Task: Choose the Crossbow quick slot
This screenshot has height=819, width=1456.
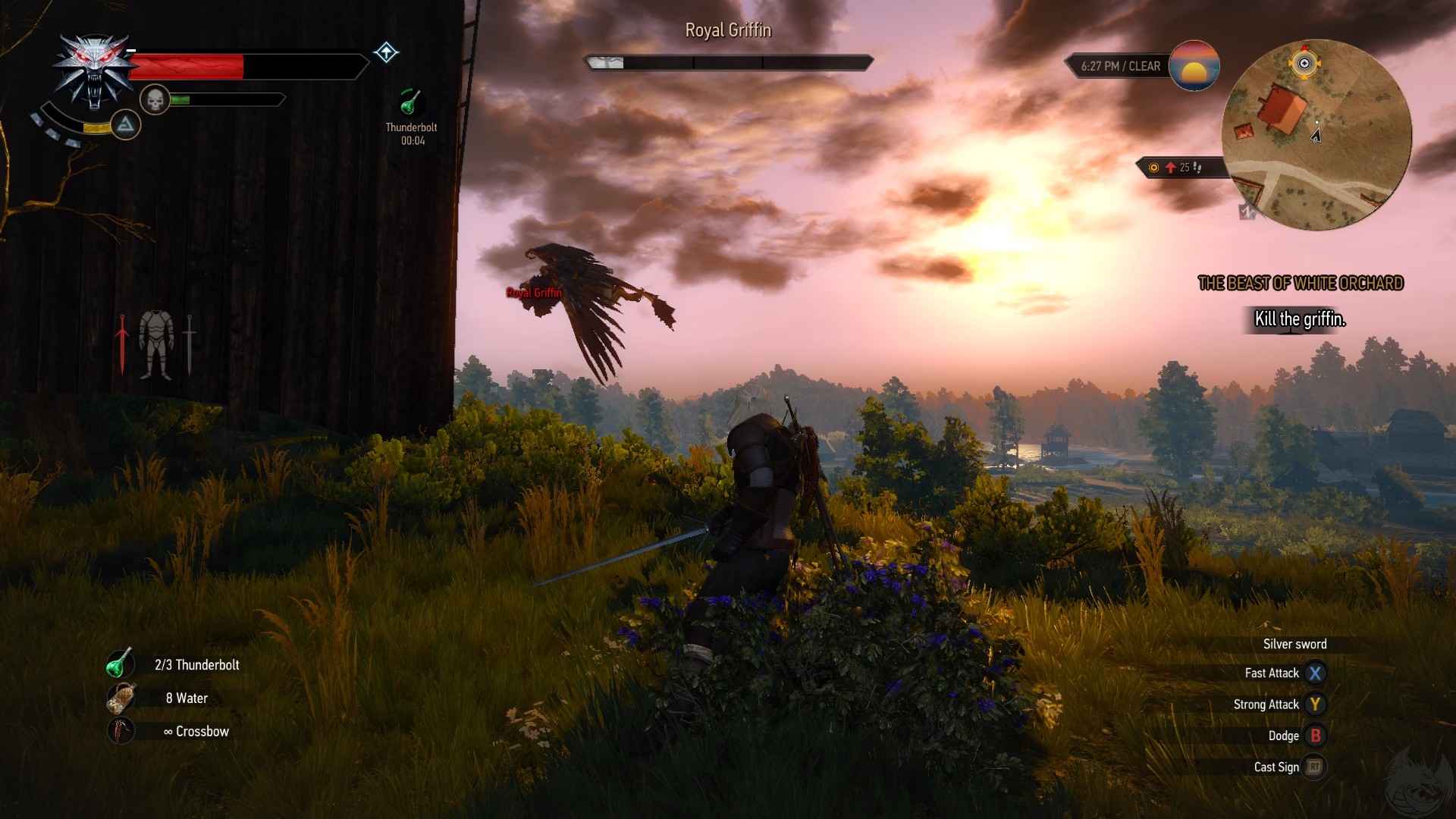Action: pos(120,731)
